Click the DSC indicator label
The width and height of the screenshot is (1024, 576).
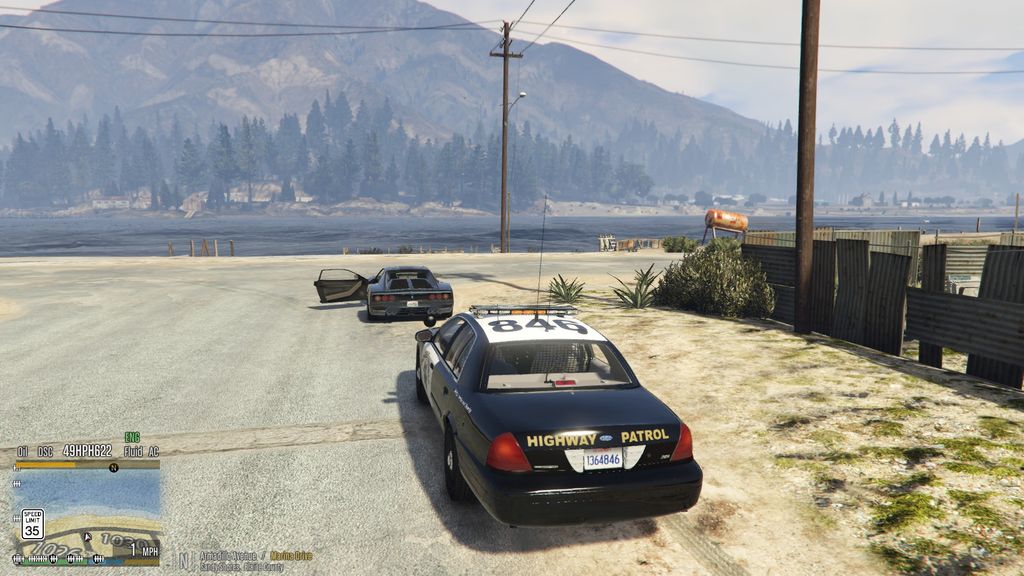[x=45, y=451]
